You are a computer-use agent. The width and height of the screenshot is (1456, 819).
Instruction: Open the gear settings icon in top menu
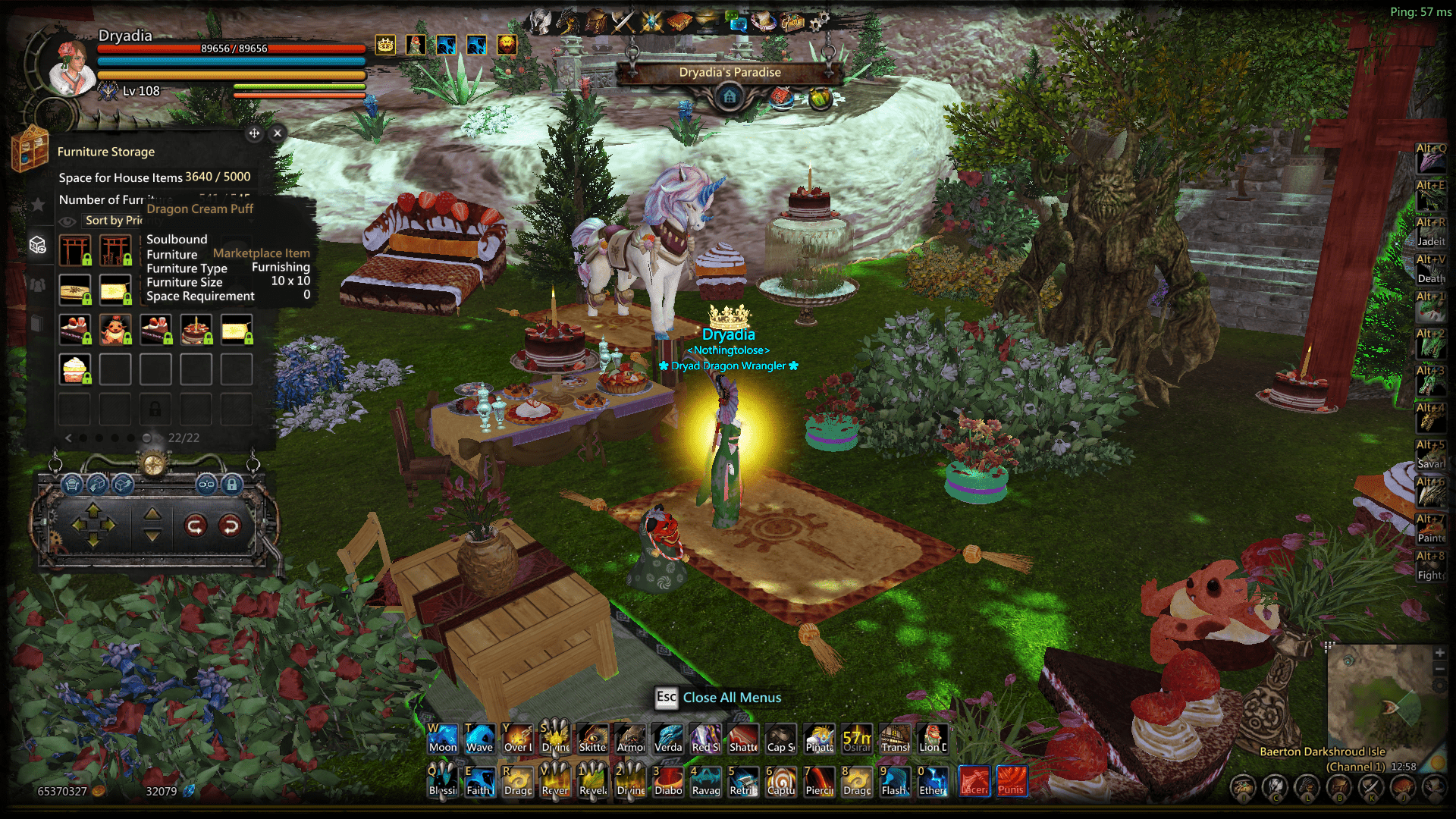818,23
